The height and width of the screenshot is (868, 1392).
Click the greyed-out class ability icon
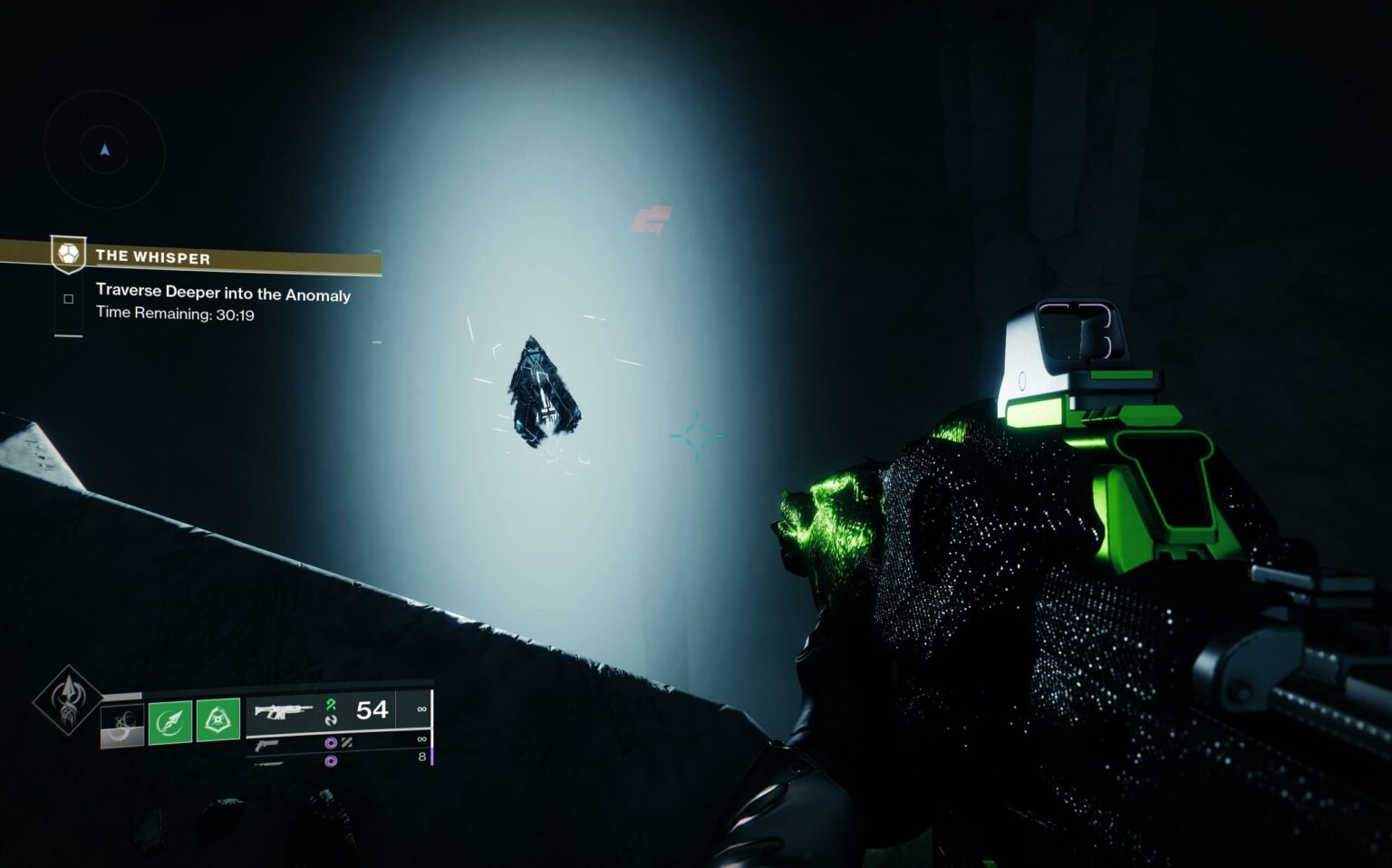pos(121,725)
